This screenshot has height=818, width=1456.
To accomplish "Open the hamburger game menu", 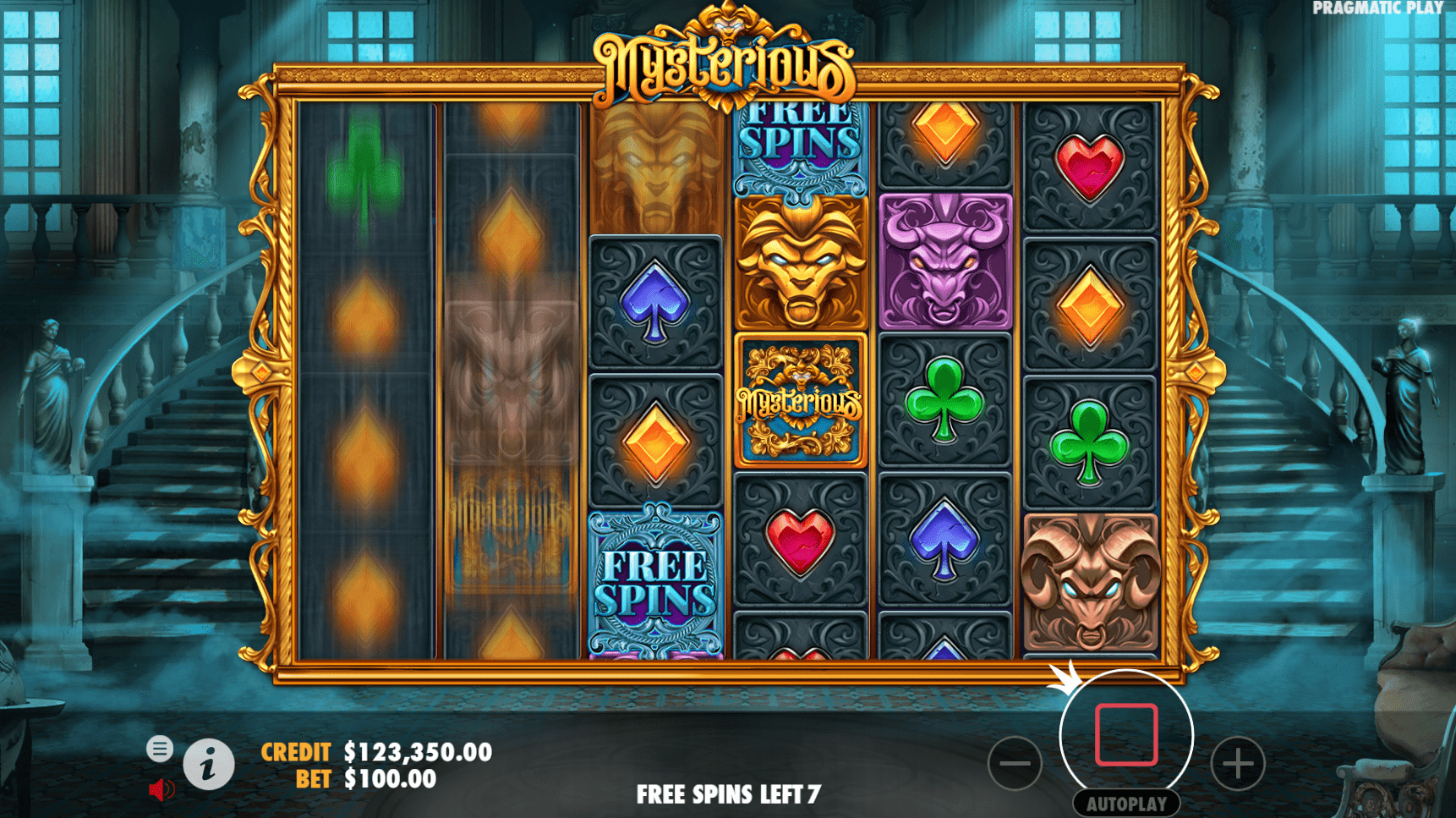I will 161,749.
